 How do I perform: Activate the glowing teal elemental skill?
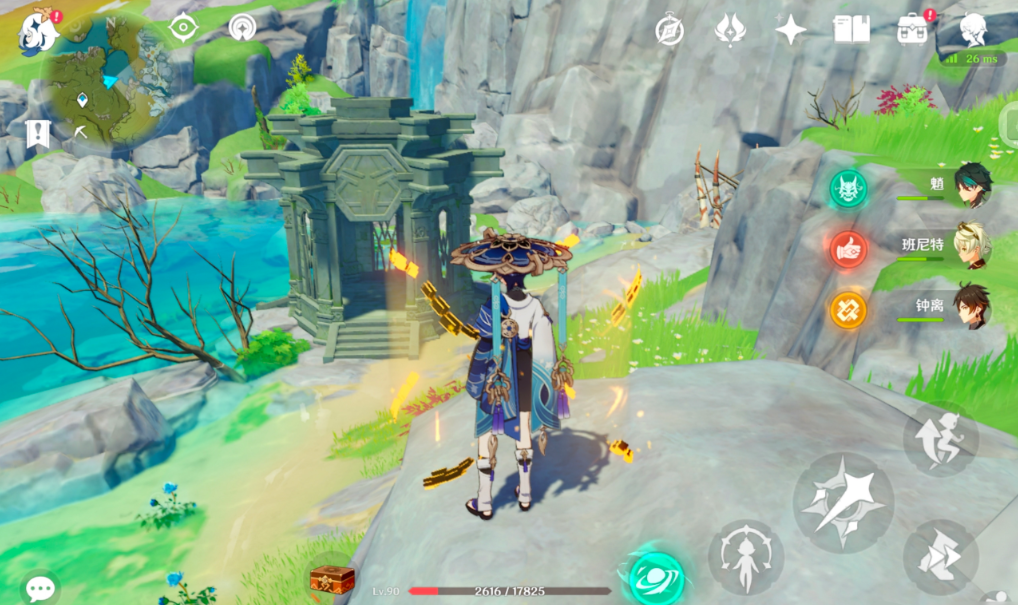656,577
